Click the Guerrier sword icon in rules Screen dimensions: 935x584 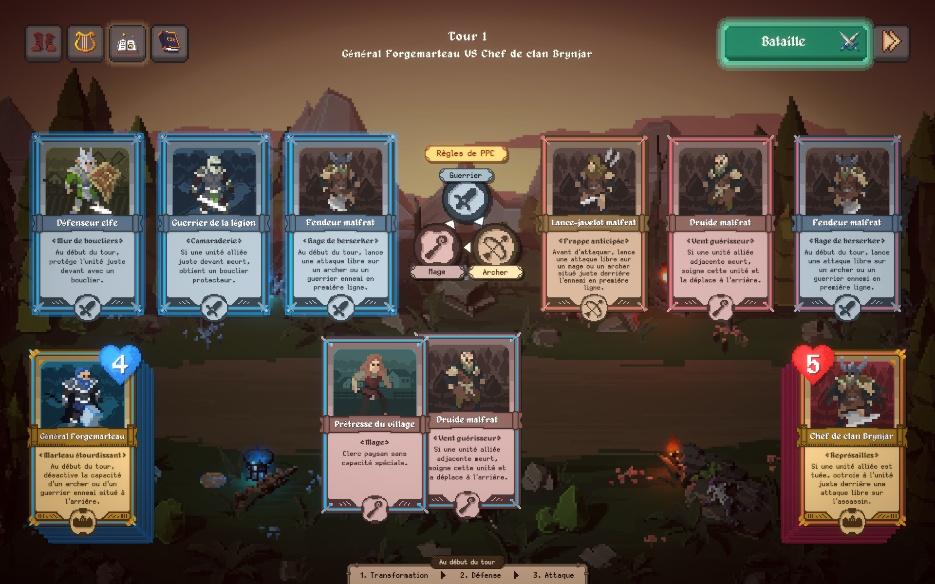coord(466,201)
